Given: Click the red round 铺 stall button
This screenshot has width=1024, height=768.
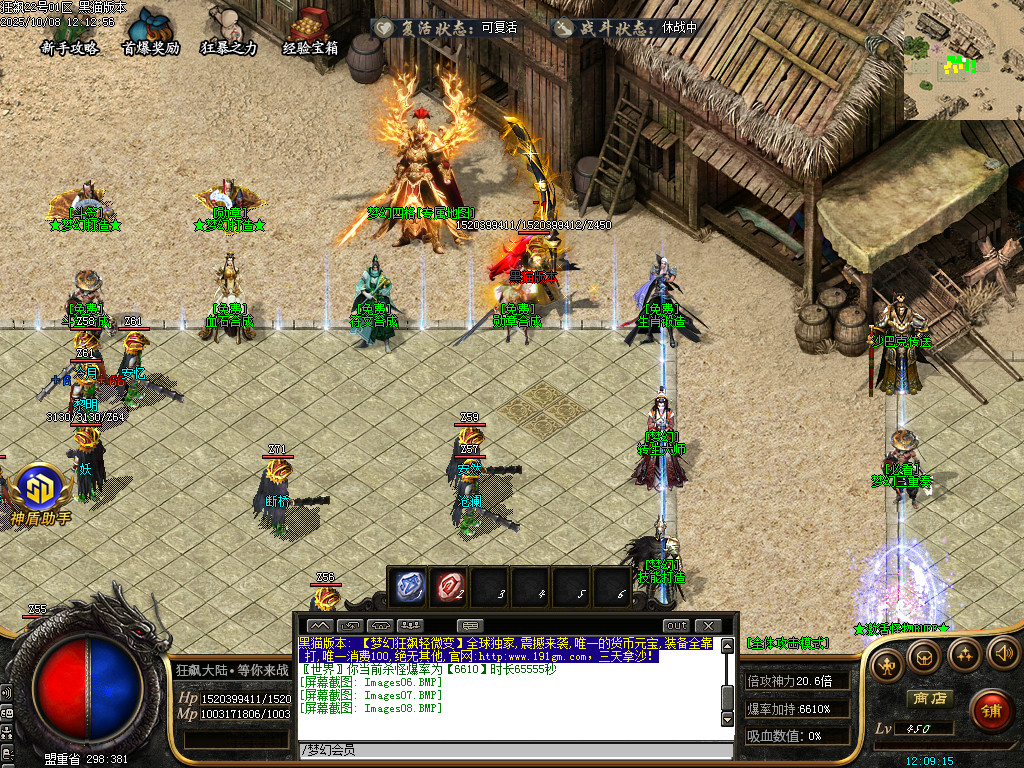Looking at the screenshot, I should [991, 711].
